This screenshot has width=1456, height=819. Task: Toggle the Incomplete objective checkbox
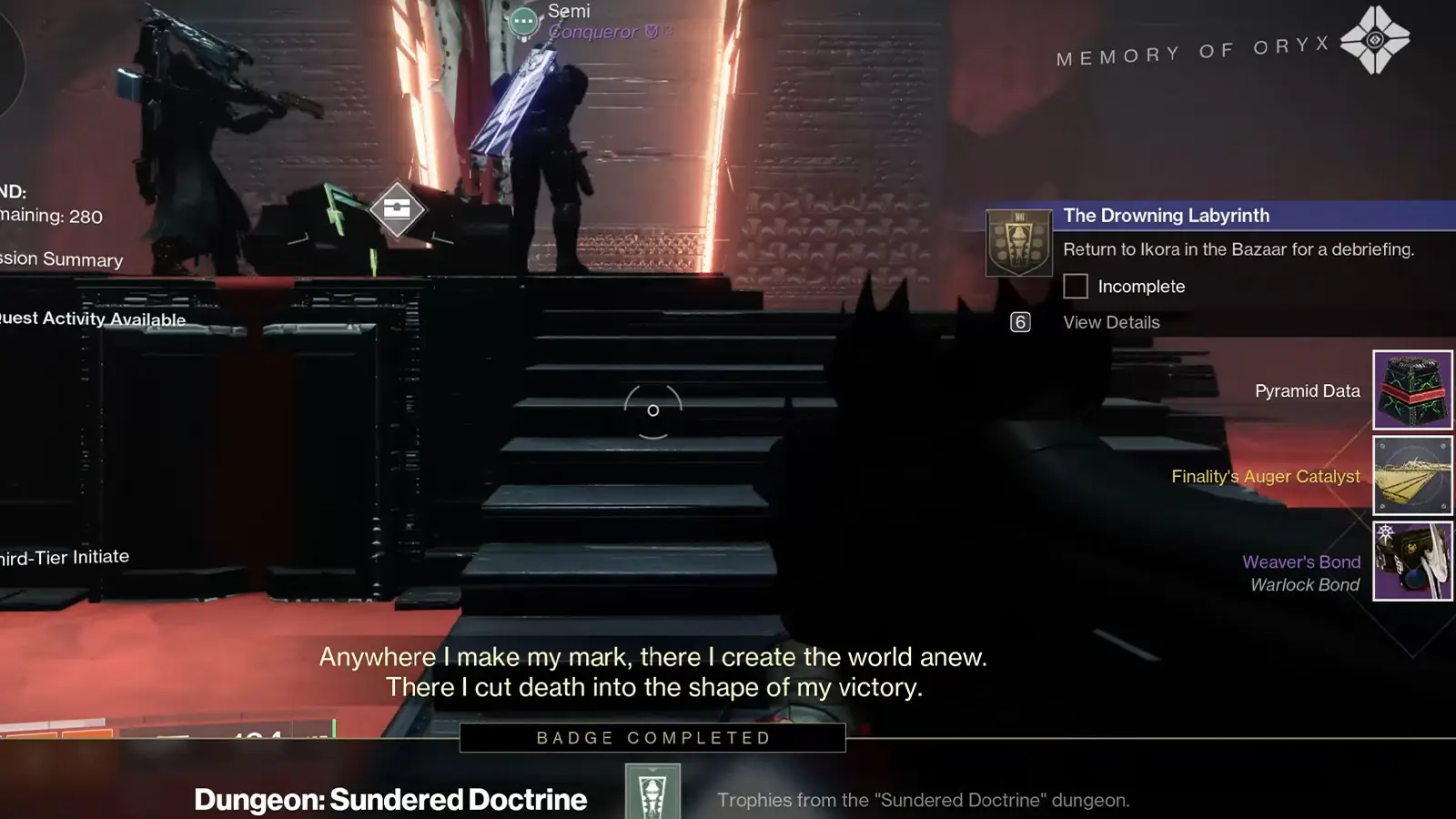(x=1076, y=287)
